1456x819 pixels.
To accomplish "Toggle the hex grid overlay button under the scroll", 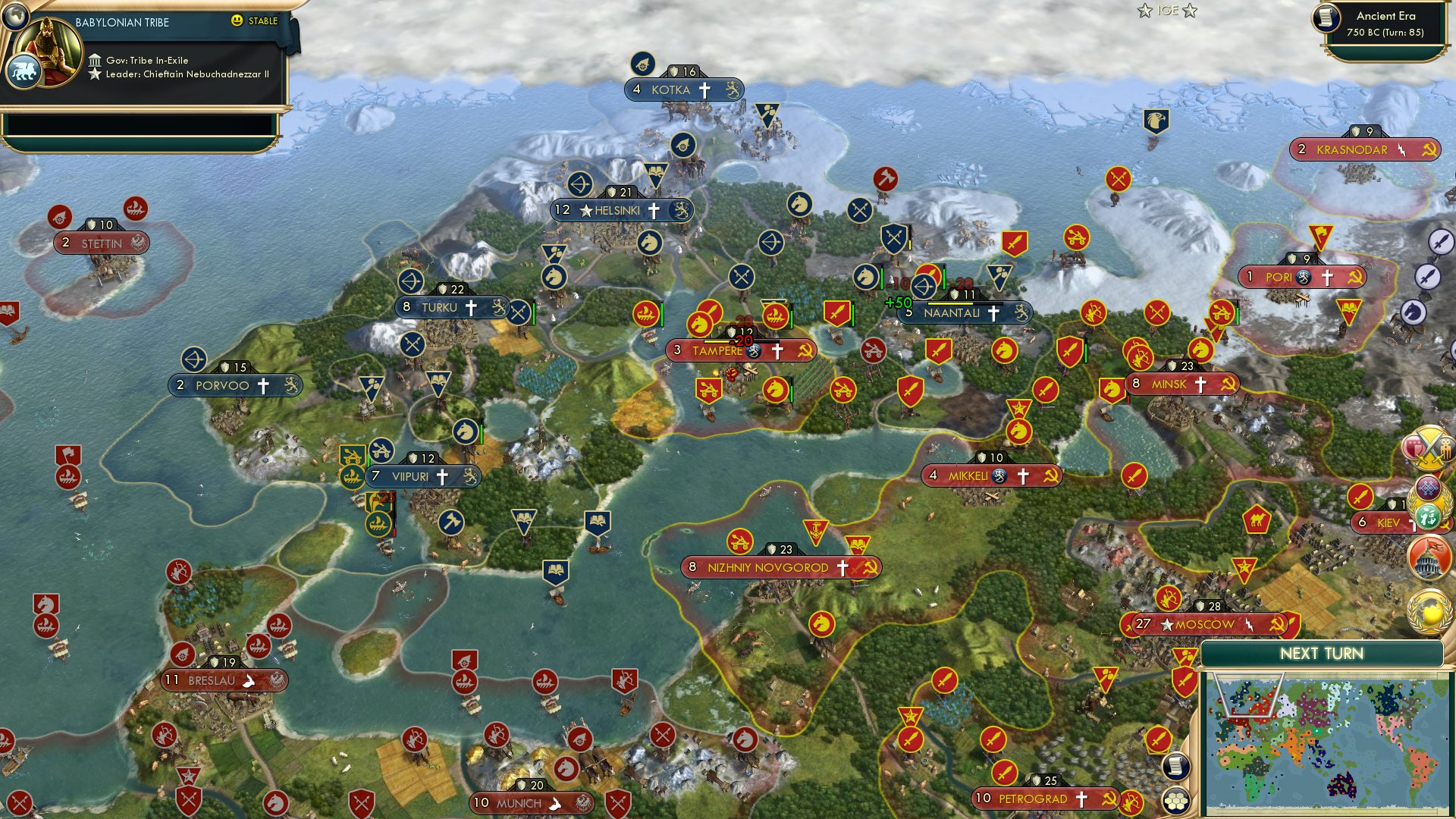I will point(1173,799).
